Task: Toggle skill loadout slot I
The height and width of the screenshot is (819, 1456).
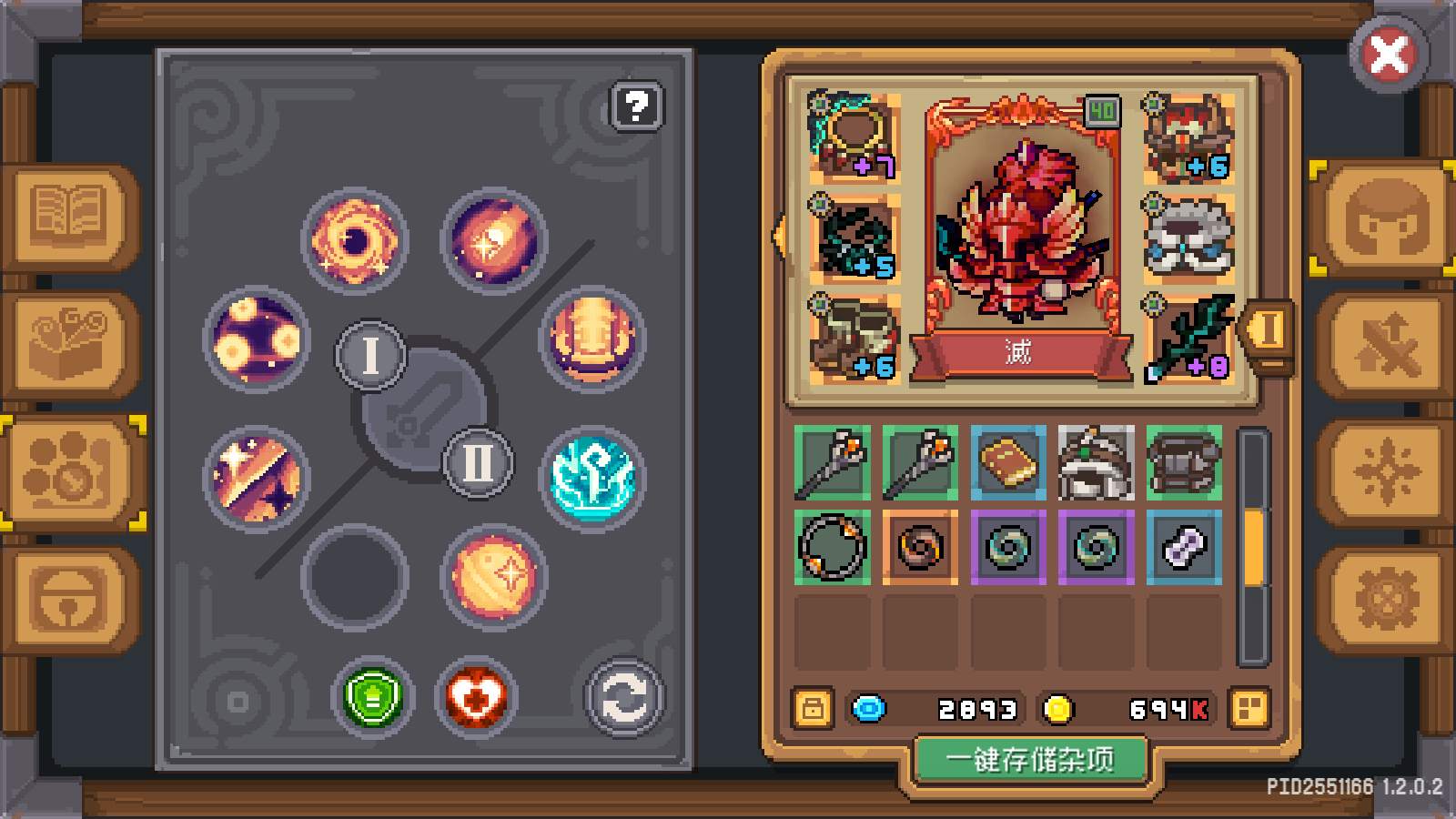Action: click(x=369, y=354)
